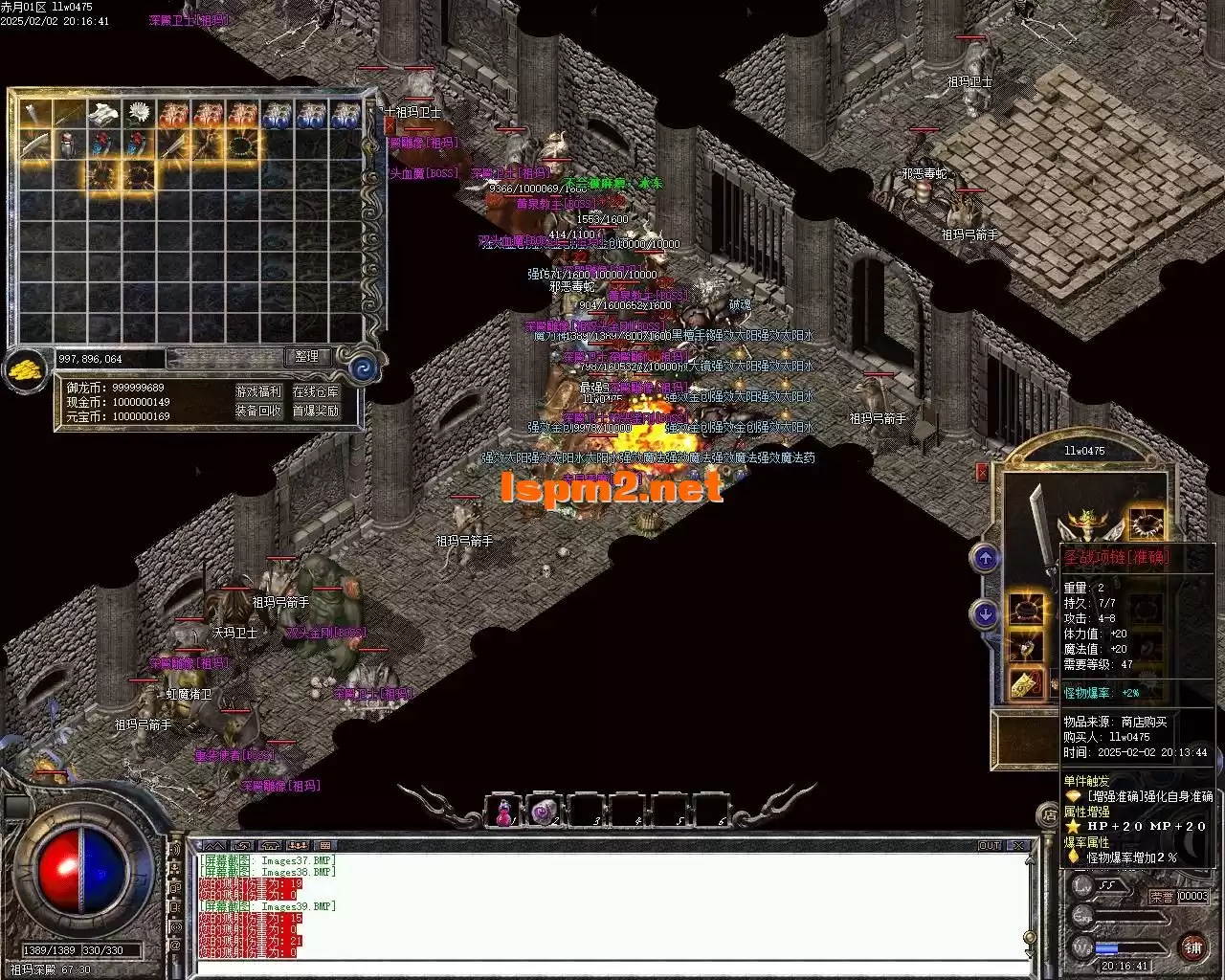
Task: Select the white armor item in the bag
Action: click(103, 114)
